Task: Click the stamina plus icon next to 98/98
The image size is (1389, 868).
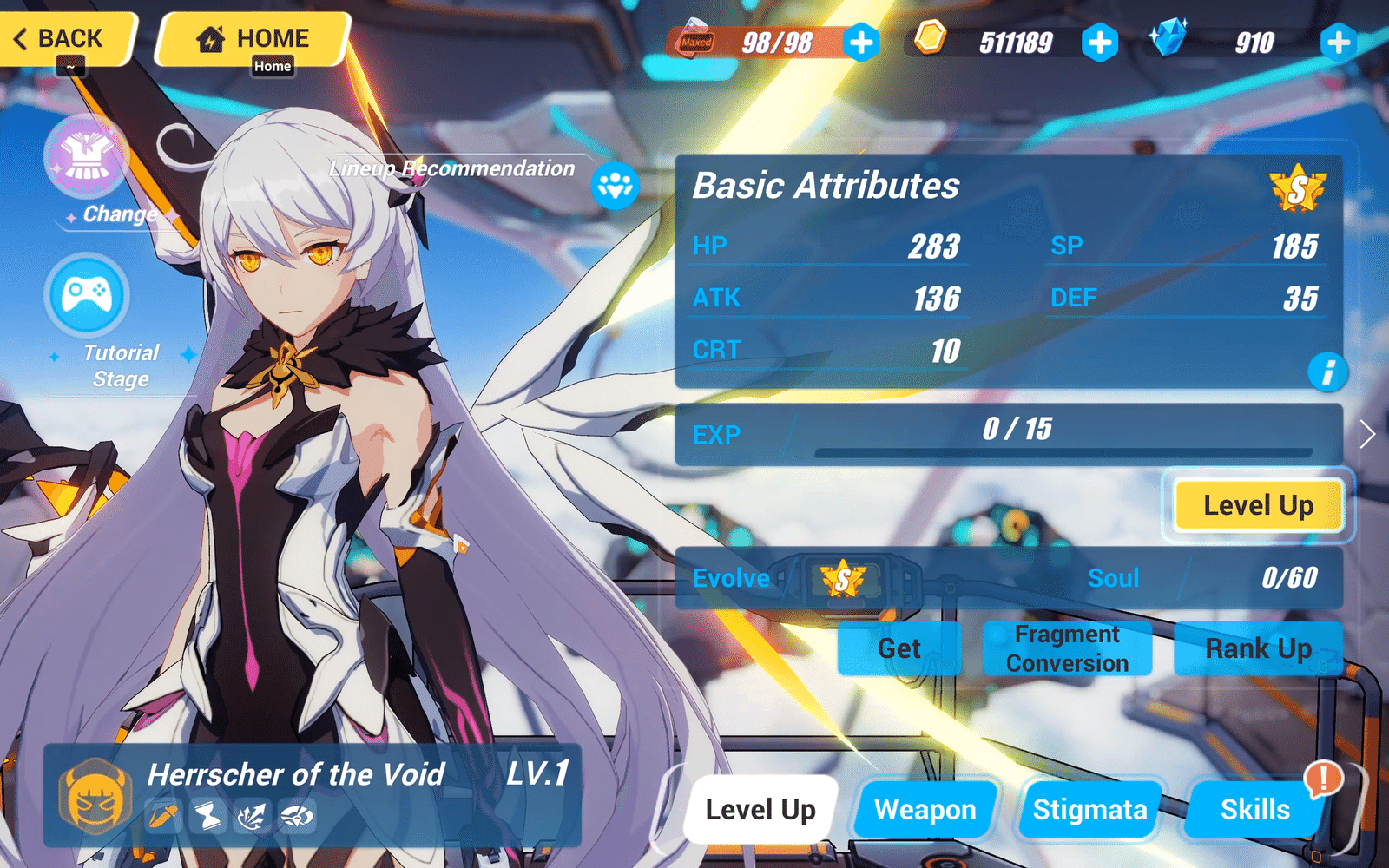Action: click(x=860, y=42)
